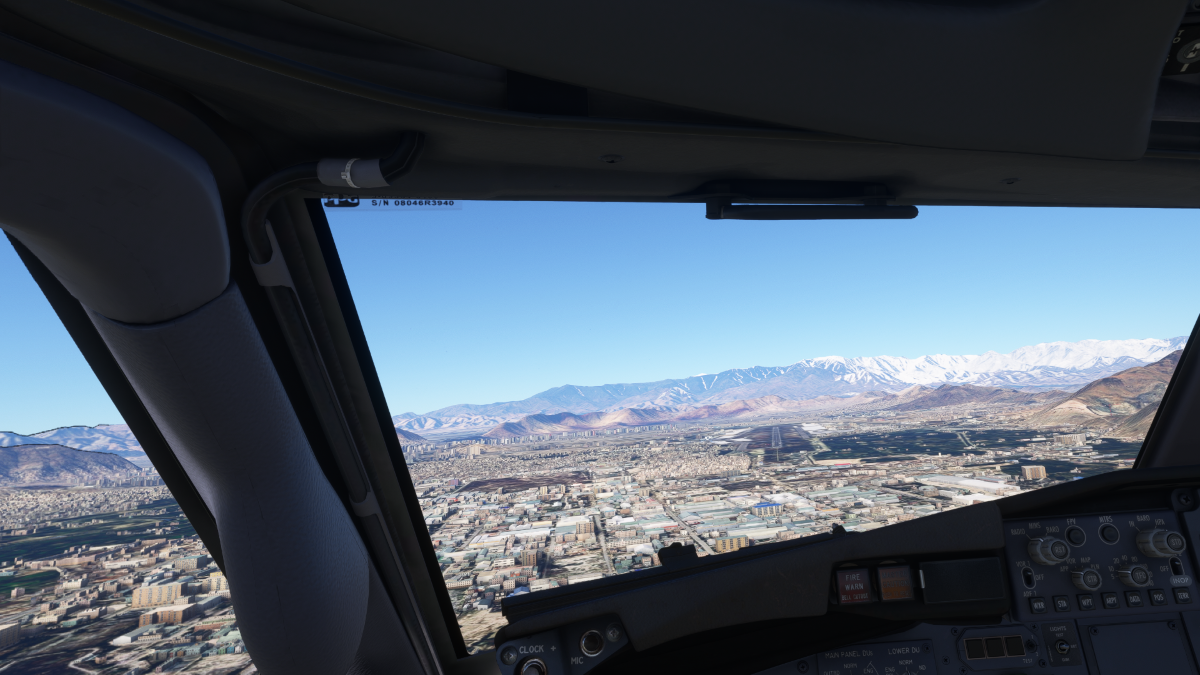
Task: Show airports with the ARPT button
Action: [1111, 600]
